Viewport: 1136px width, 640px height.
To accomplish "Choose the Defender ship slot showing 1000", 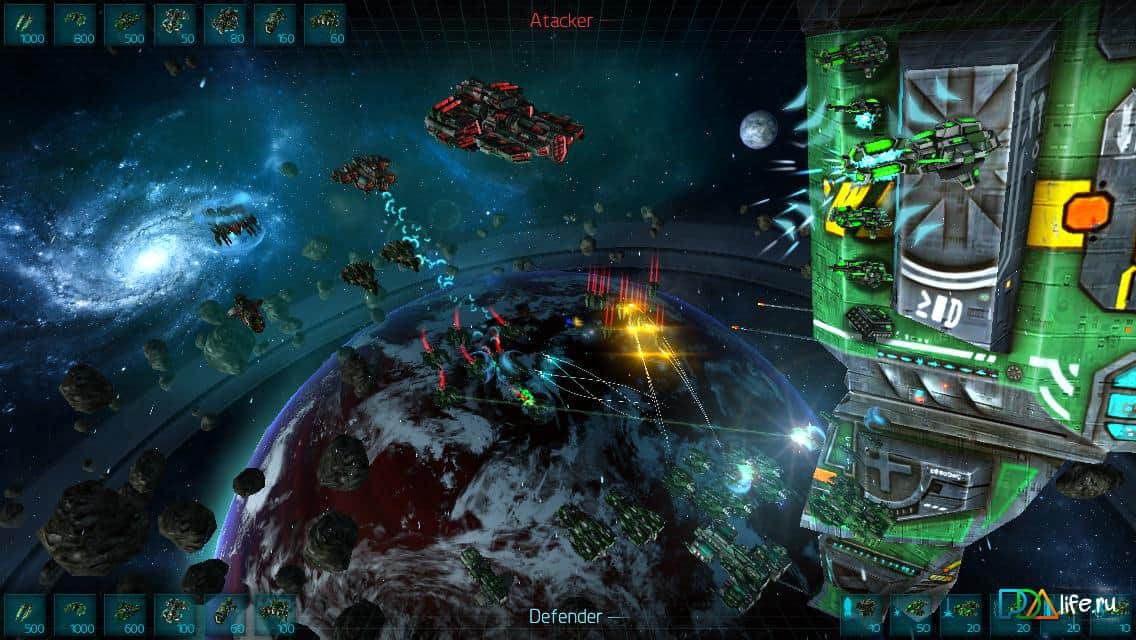I will point(75,614).
